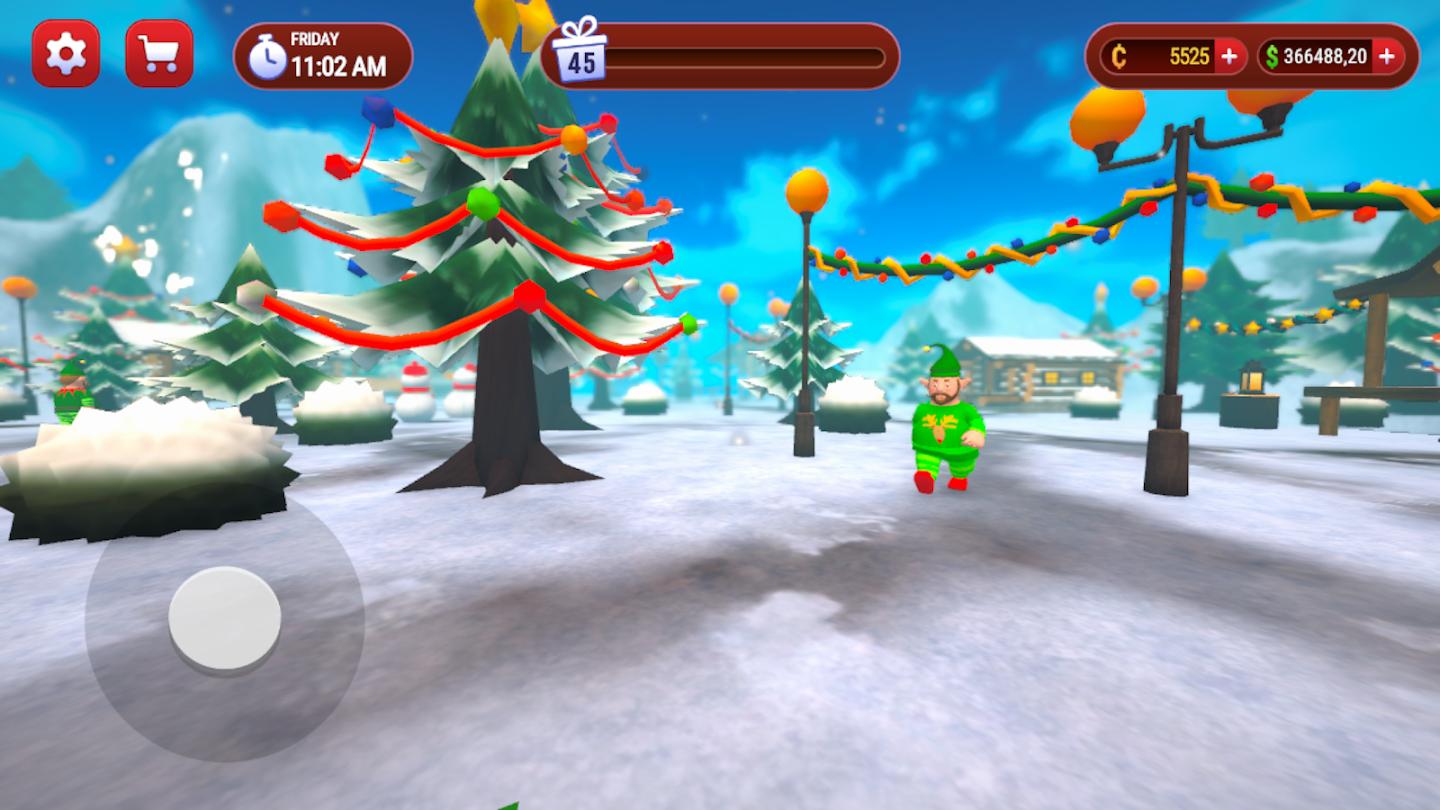
Task: Click the gift box level icon
Action: [x=580, y=50]
